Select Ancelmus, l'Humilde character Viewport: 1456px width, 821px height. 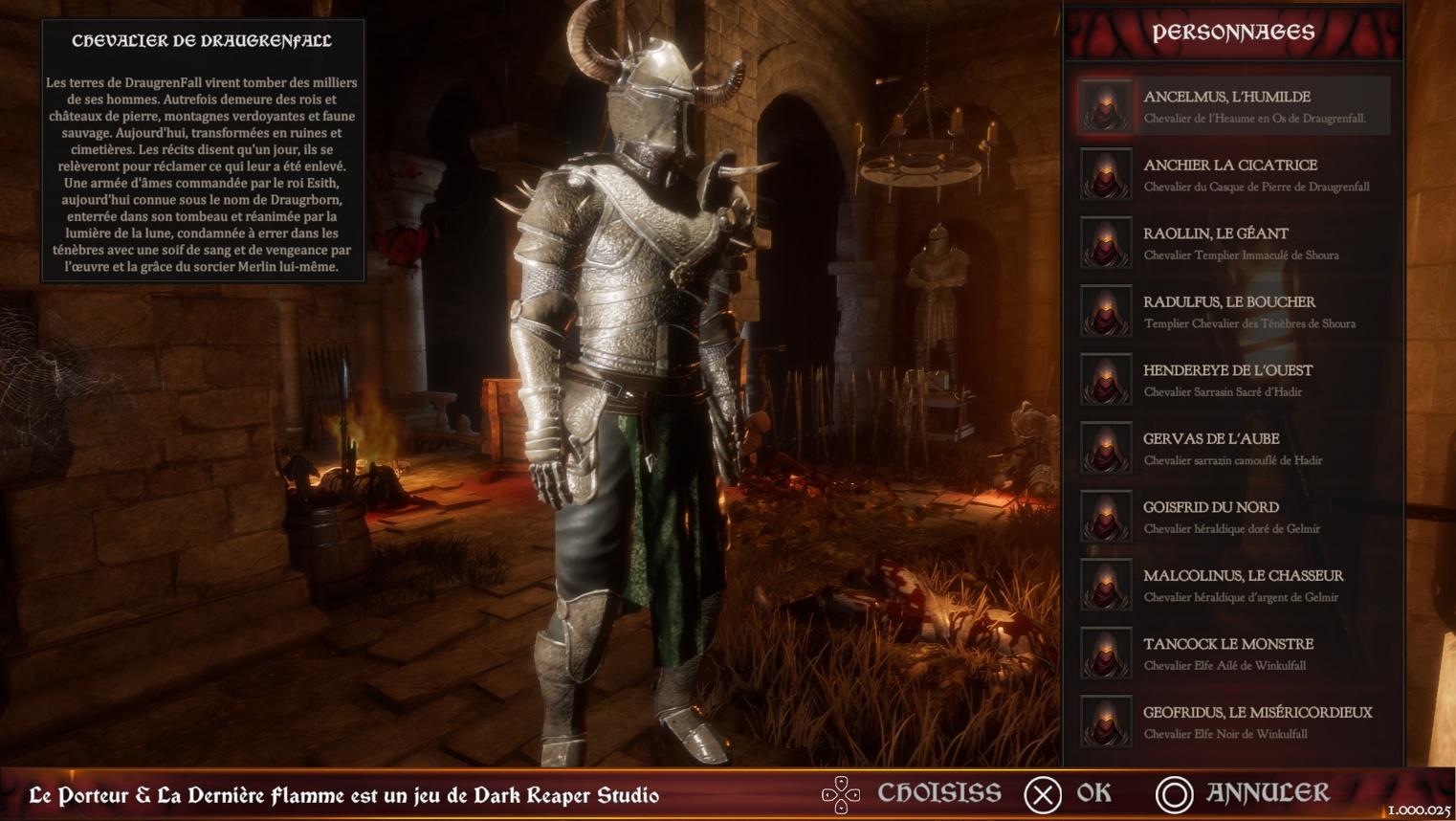(1232, 106)
